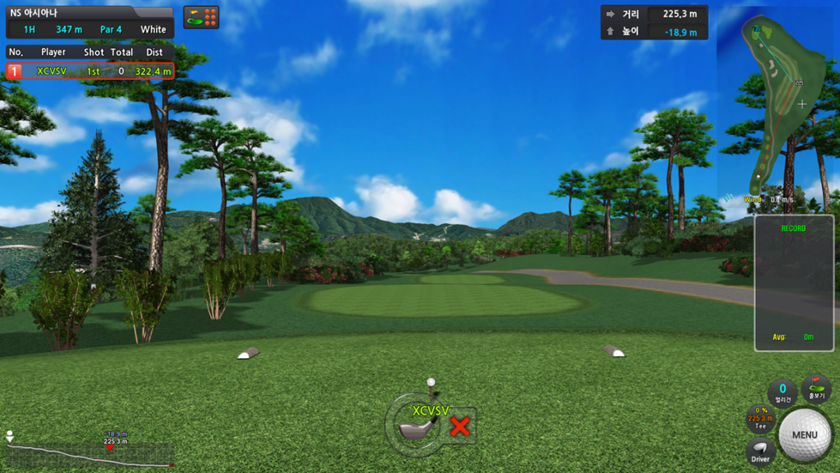Click the NS 아시아나 course info panel

click(89, 21)
